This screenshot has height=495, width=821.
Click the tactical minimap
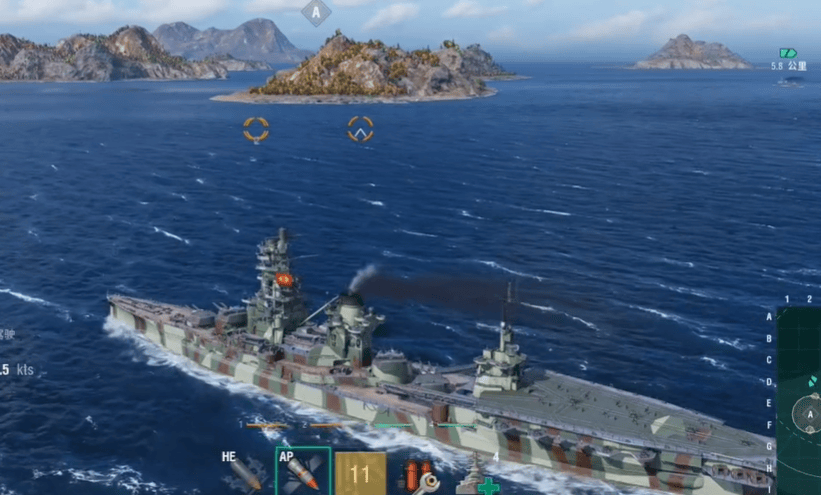click(x=799, y=400)
